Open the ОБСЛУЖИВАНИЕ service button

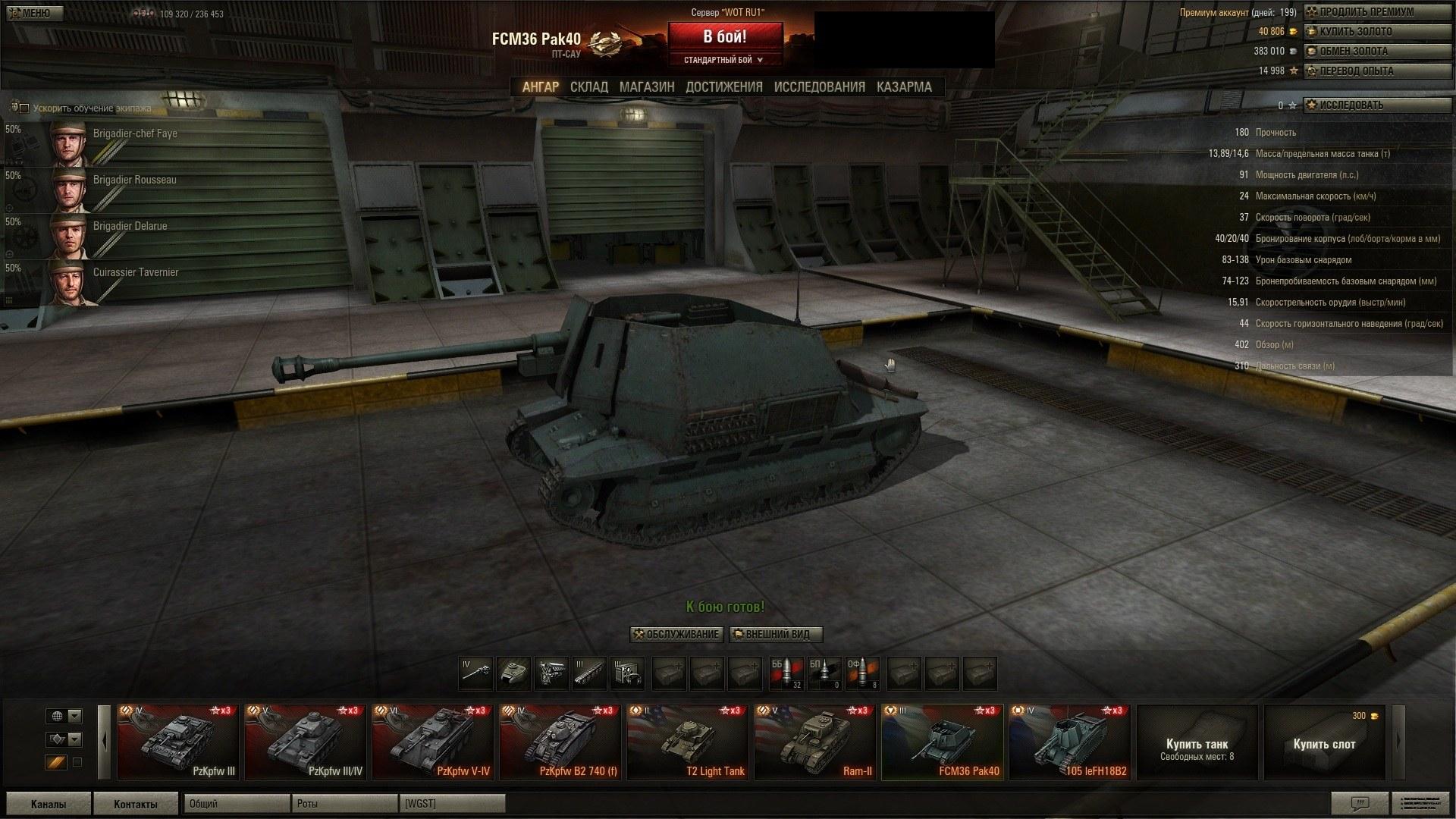click(676, 634)
